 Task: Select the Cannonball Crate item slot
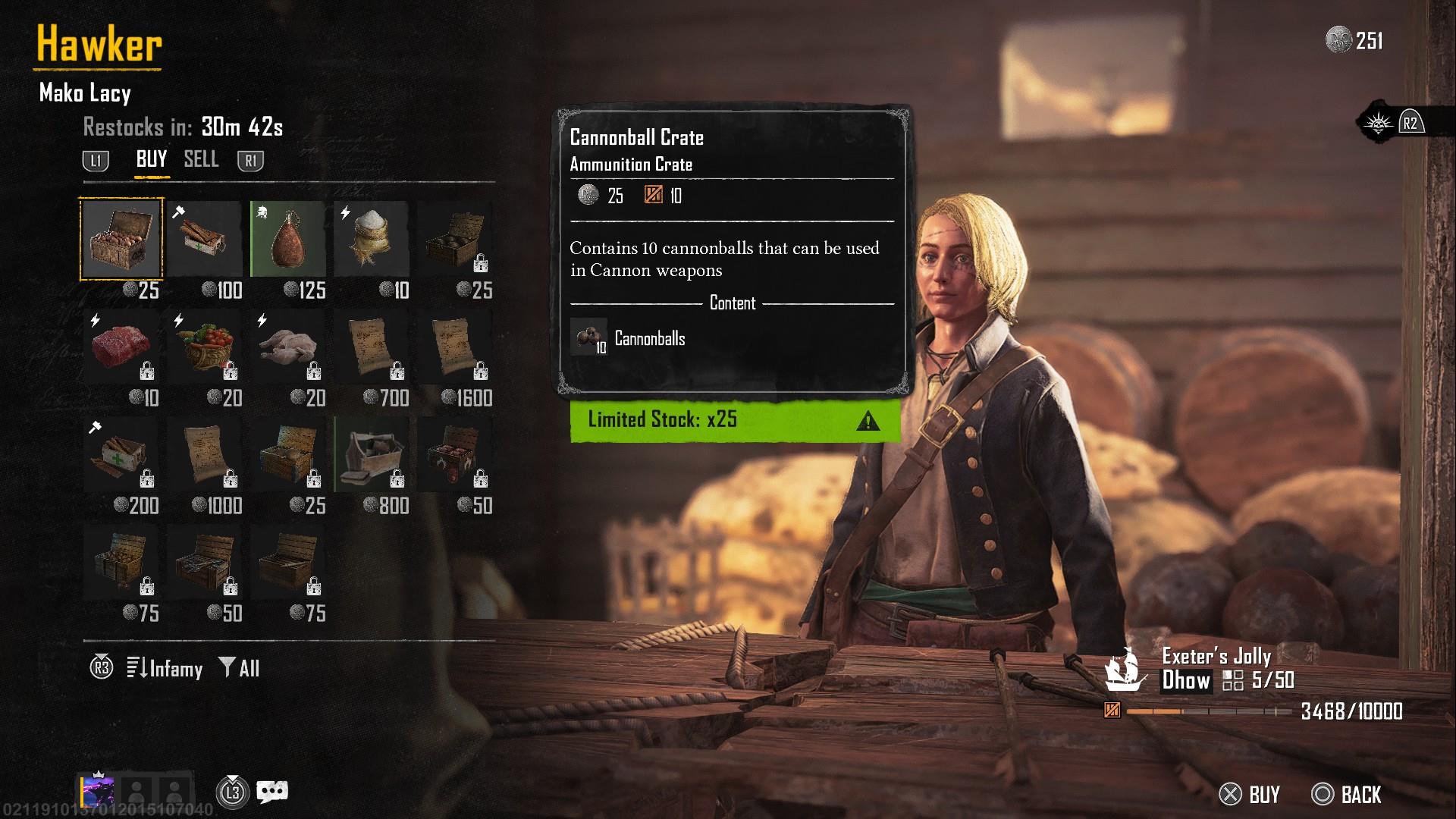click(121, 240)
